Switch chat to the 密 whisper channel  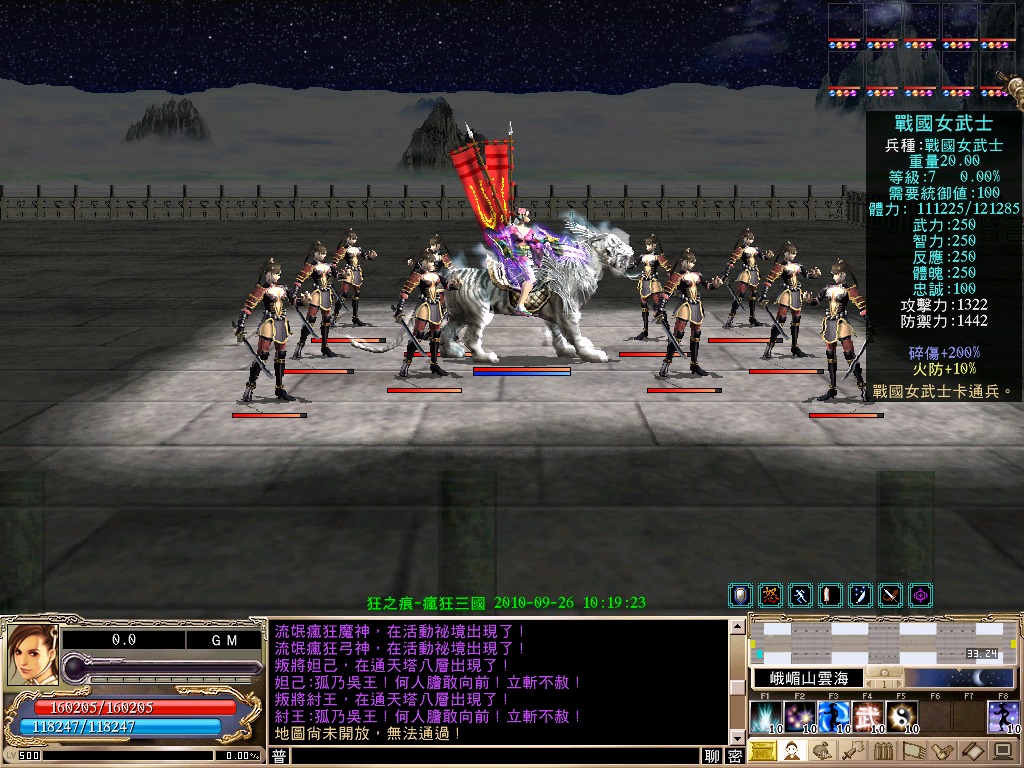coord(735,757)
